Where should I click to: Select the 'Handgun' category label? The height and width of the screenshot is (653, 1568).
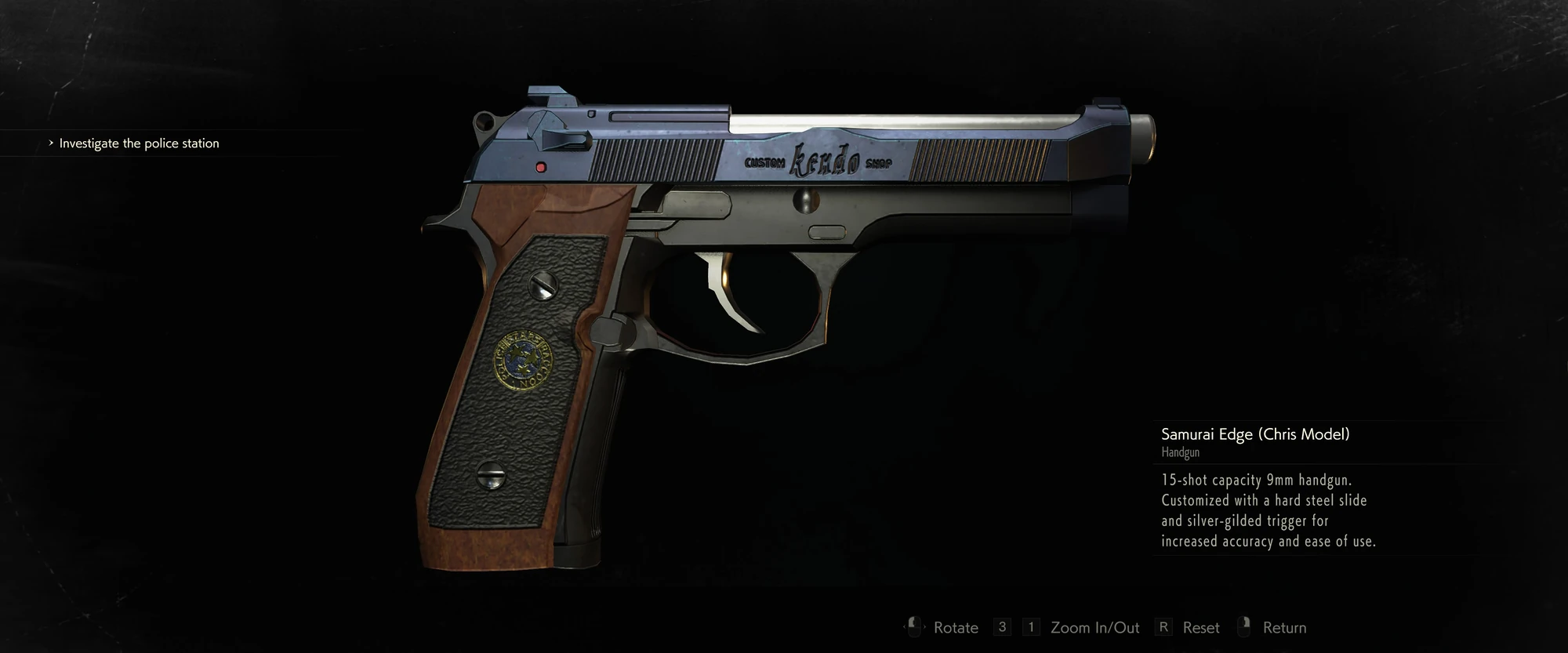tap(1180, 452)
